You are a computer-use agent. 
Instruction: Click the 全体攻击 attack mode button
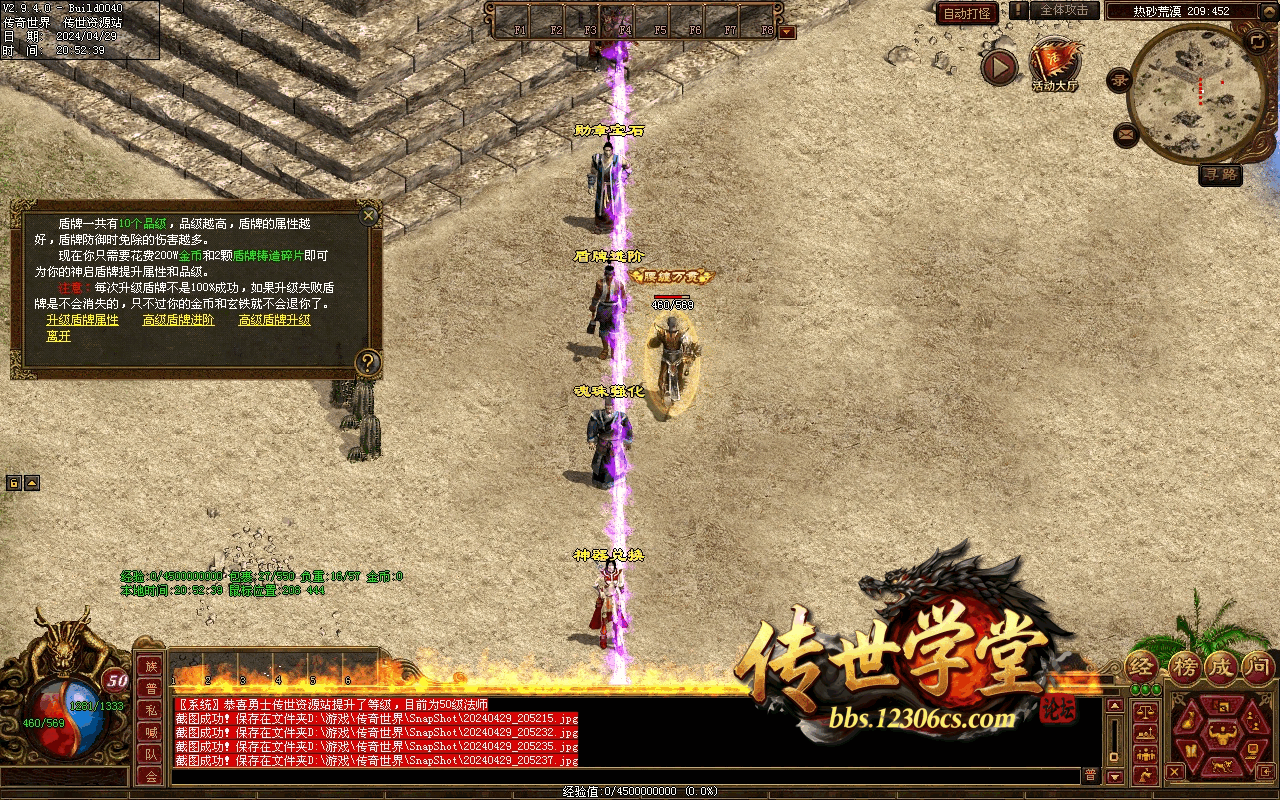pos(1064,11)
